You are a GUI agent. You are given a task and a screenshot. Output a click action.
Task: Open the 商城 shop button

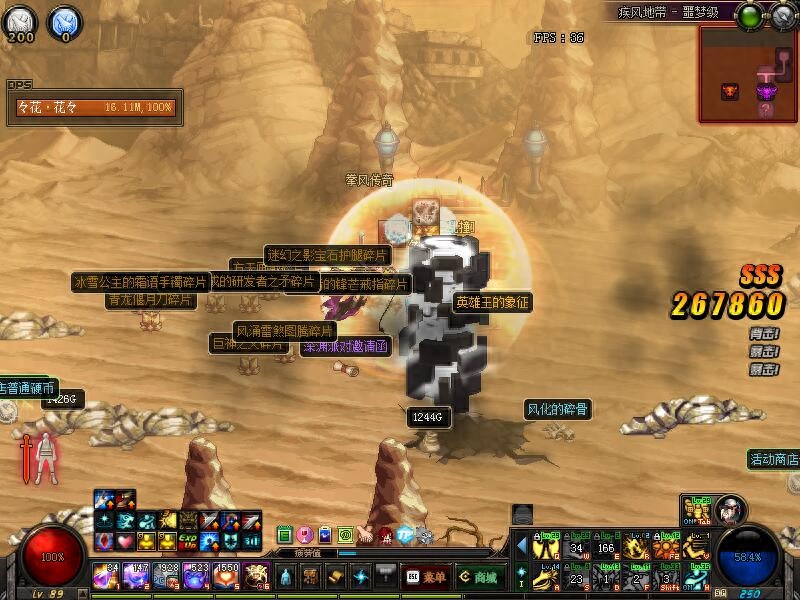coord(481,576)
